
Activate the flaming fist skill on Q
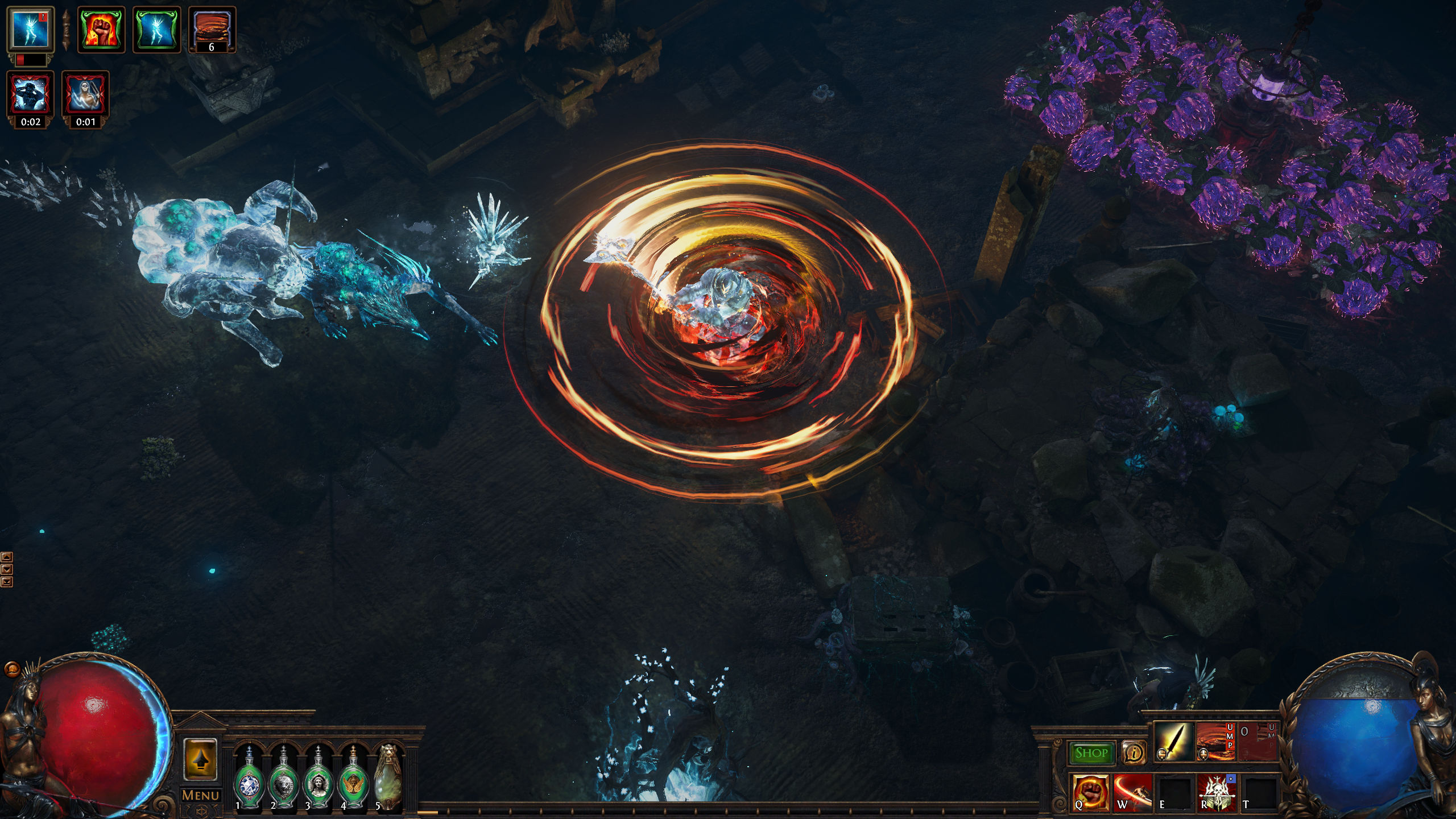[1090, 792]
